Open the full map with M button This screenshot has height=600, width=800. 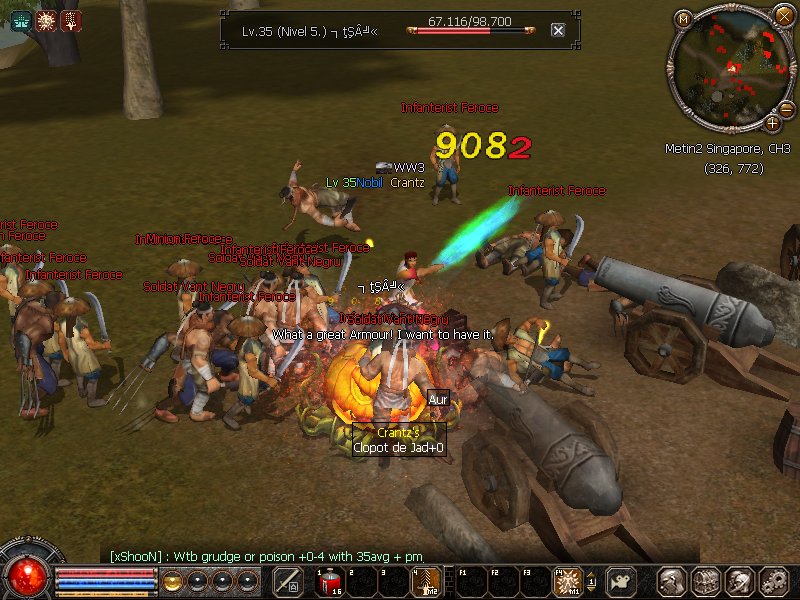click(684, 18)
